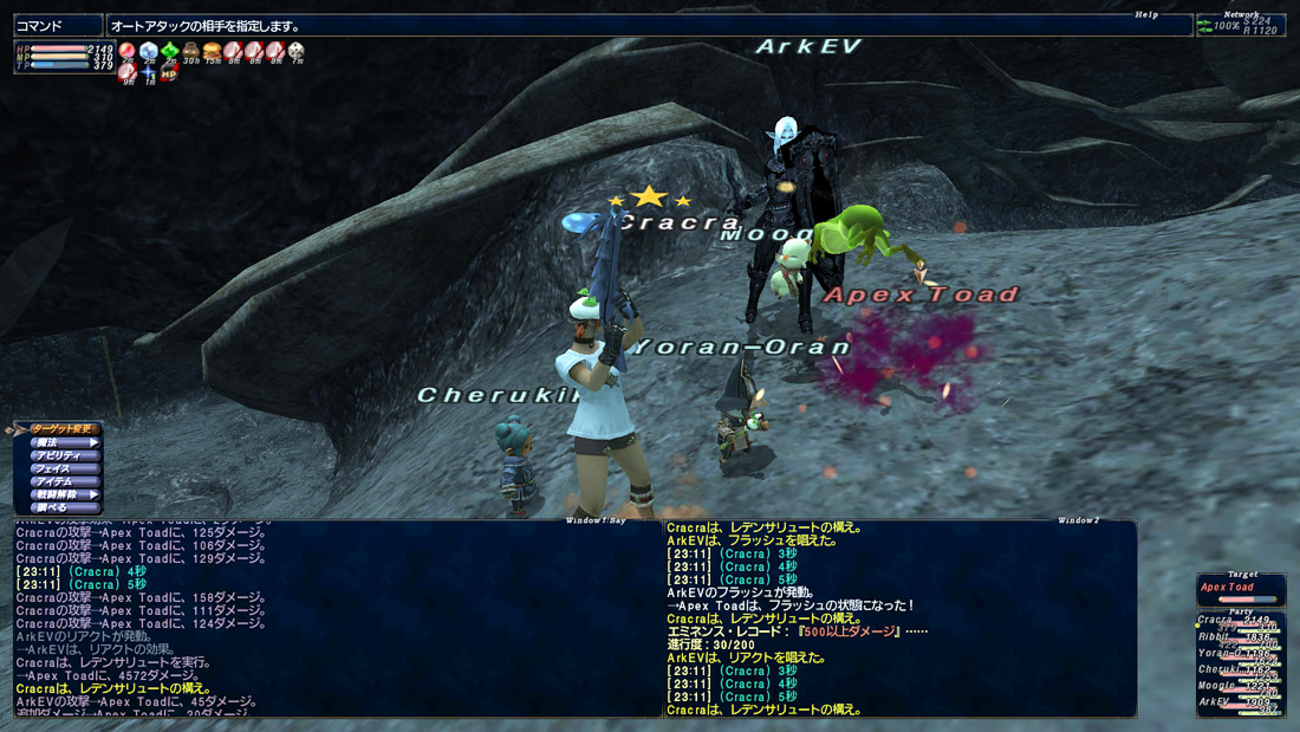Select the HP status effect icon
Viewport: 1300px width, 732px height.
tap(169, 72)
